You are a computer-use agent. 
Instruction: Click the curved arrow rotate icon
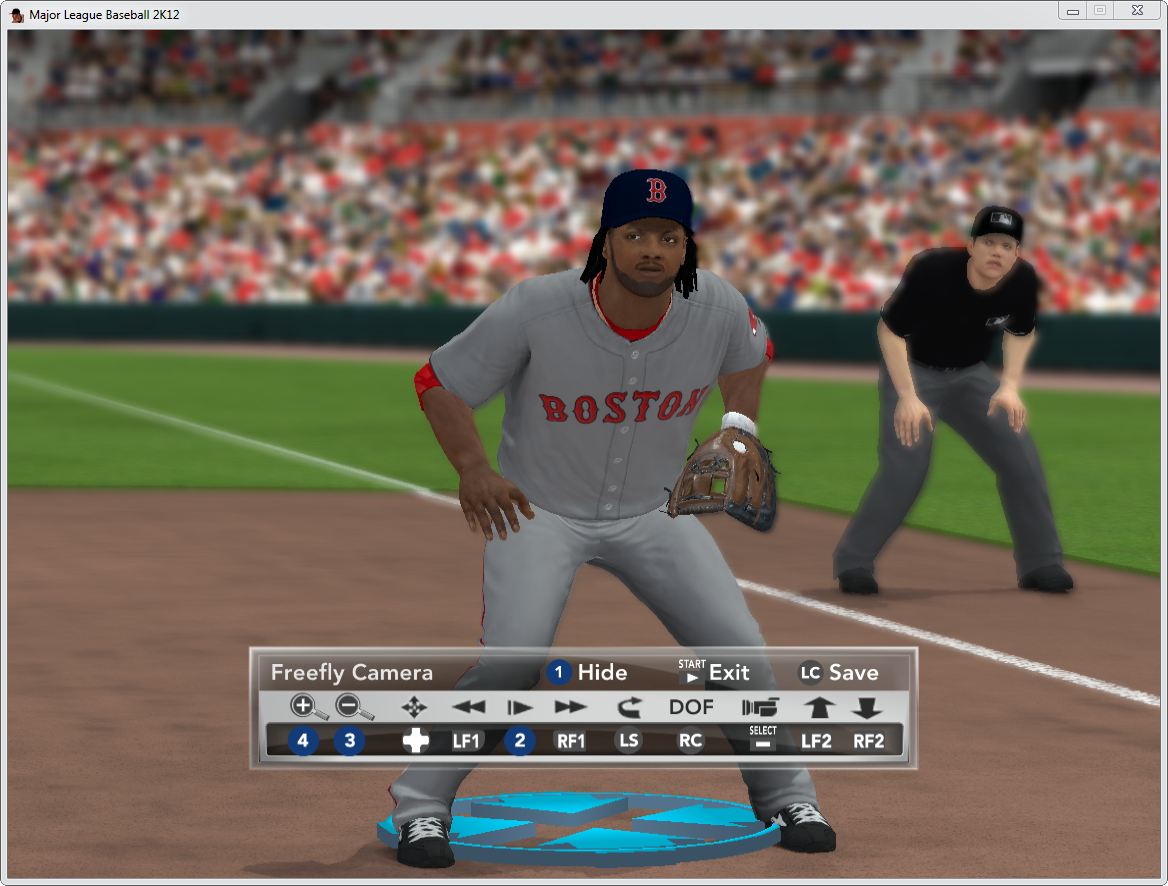point(628,707)
